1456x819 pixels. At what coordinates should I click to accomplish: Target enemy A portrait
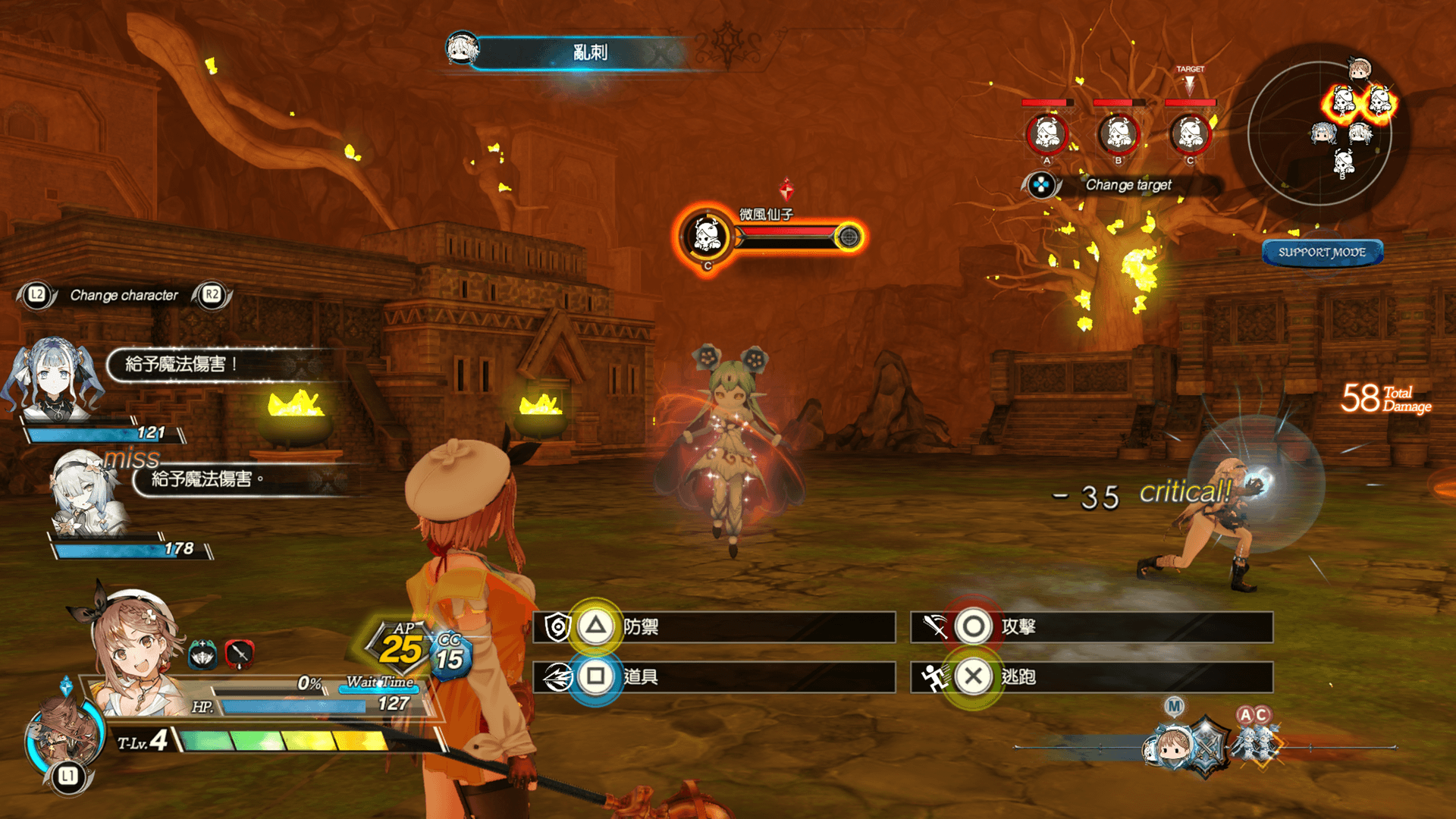coord(1046,134)
